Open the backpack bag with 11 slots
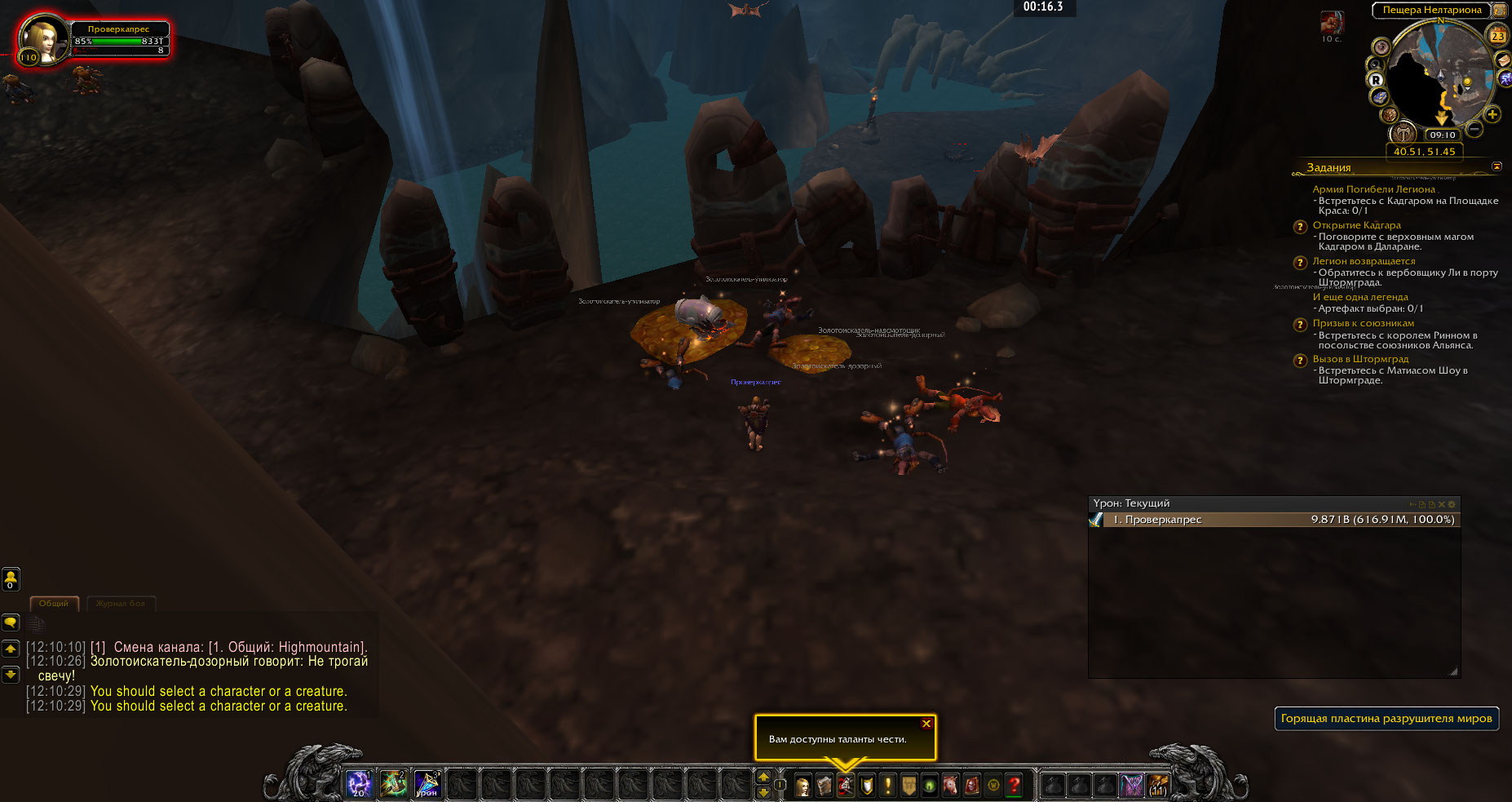The width and height of the screenshot is (1512, 802). [x=1156, y=785]
